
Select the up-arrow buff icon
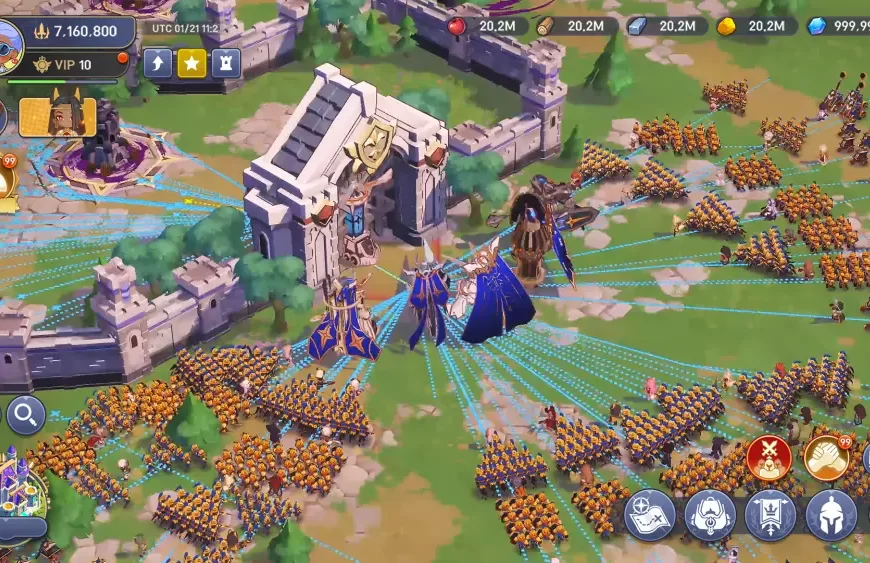click(158, 63)
